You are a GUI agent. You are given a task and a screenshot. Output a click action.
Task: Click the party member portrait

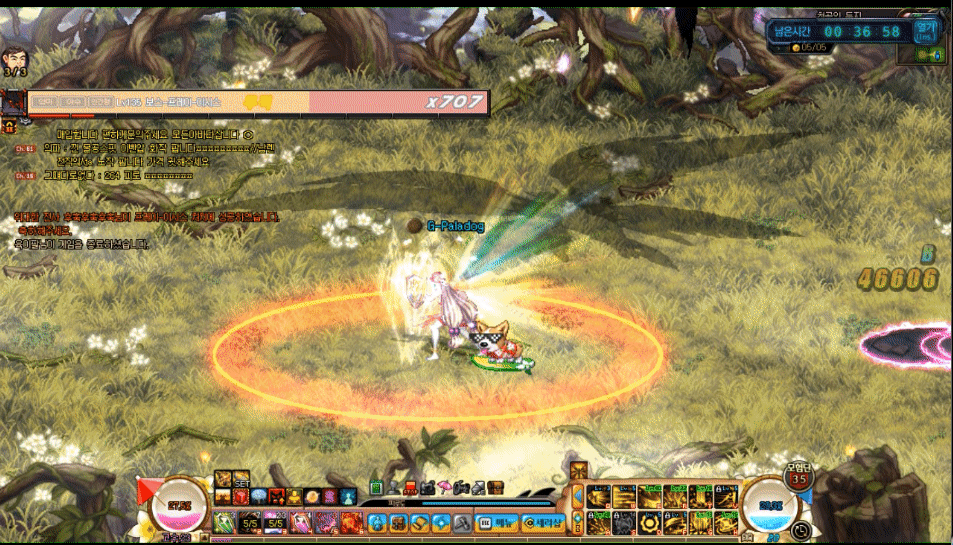coord(15,60)
